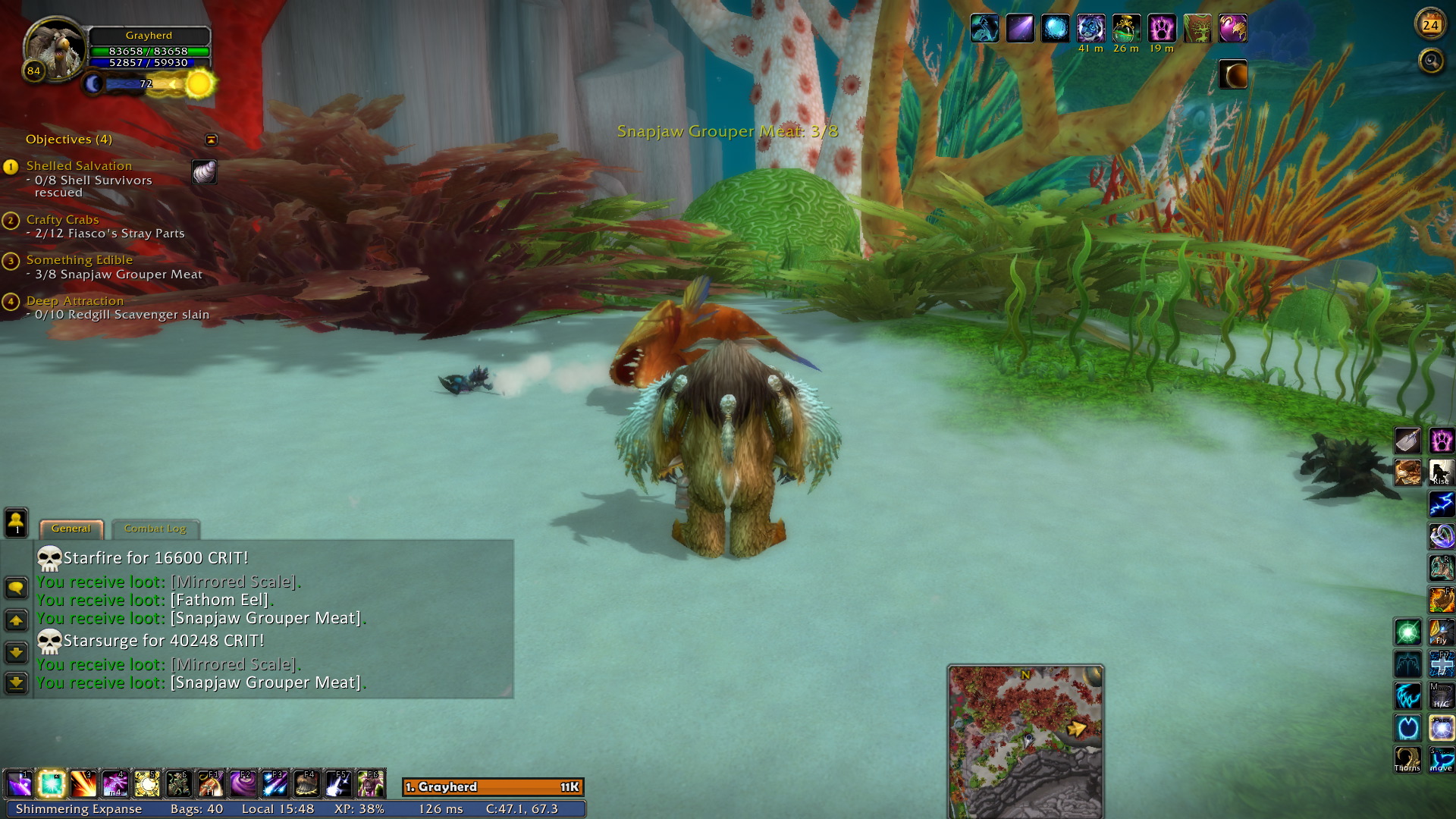Activate the Fly ability button
This screenshot has height=819, width=1456.
1441,632
